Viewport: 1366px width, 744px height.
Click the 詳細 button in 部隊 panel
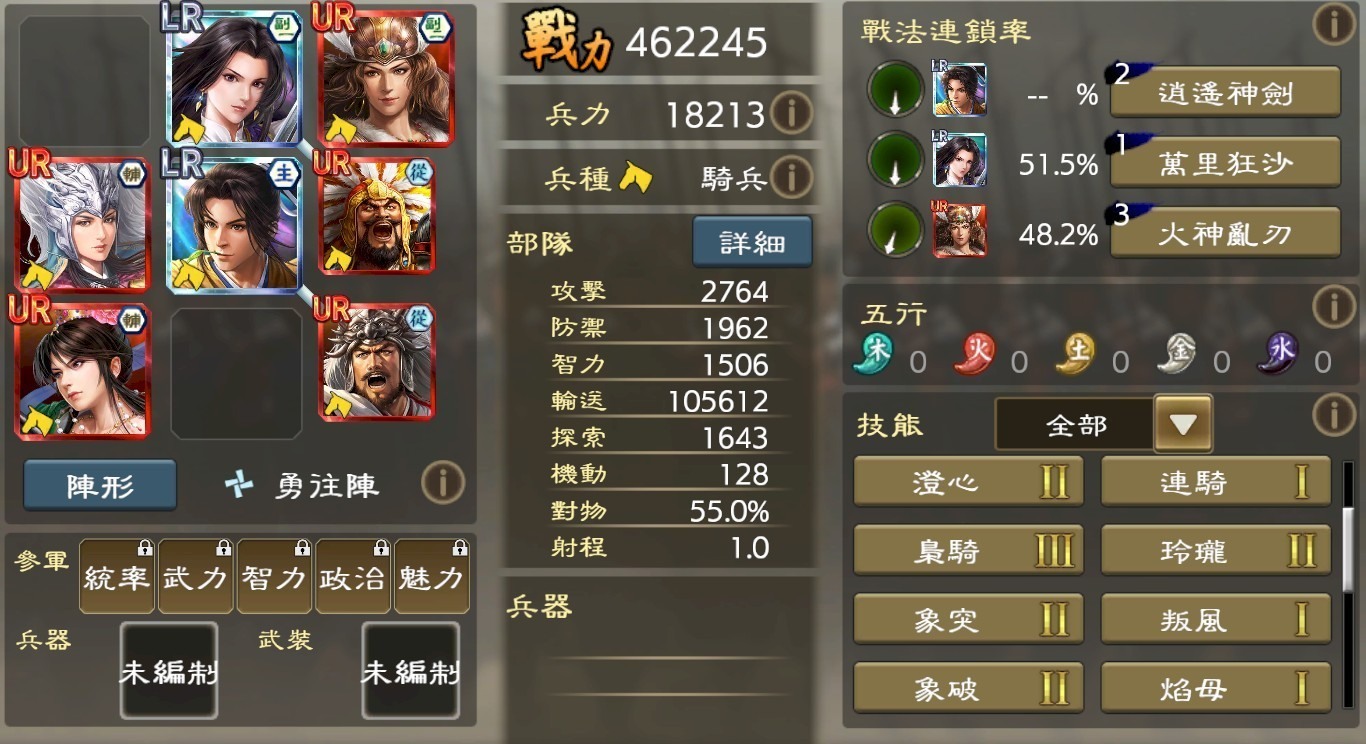pyautogui.click(x=752, y=241)
